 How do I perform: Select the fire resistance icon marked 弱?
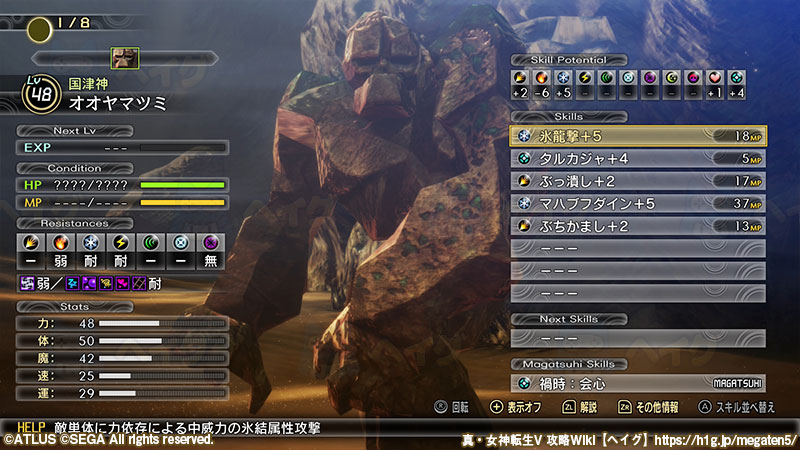60,243
